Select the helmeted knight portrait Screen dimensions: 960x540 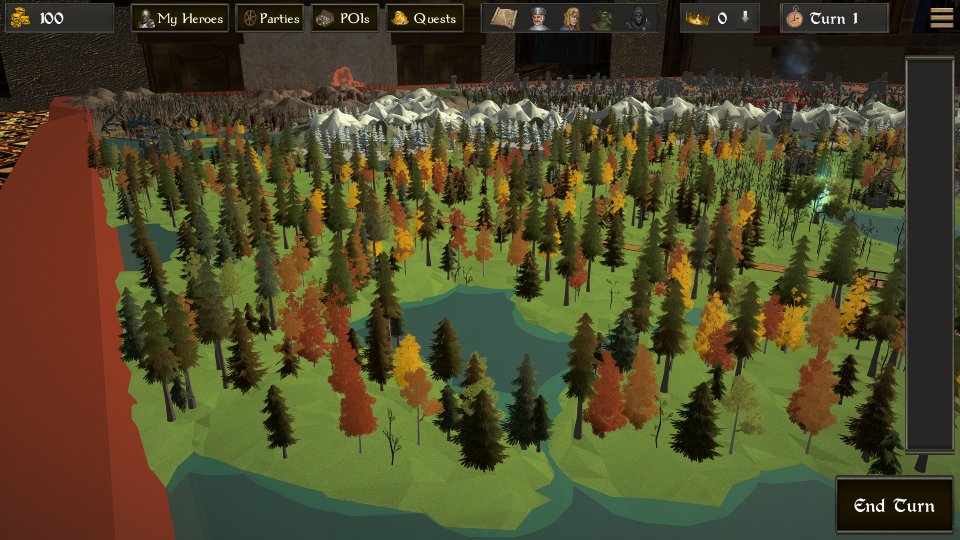539,18
